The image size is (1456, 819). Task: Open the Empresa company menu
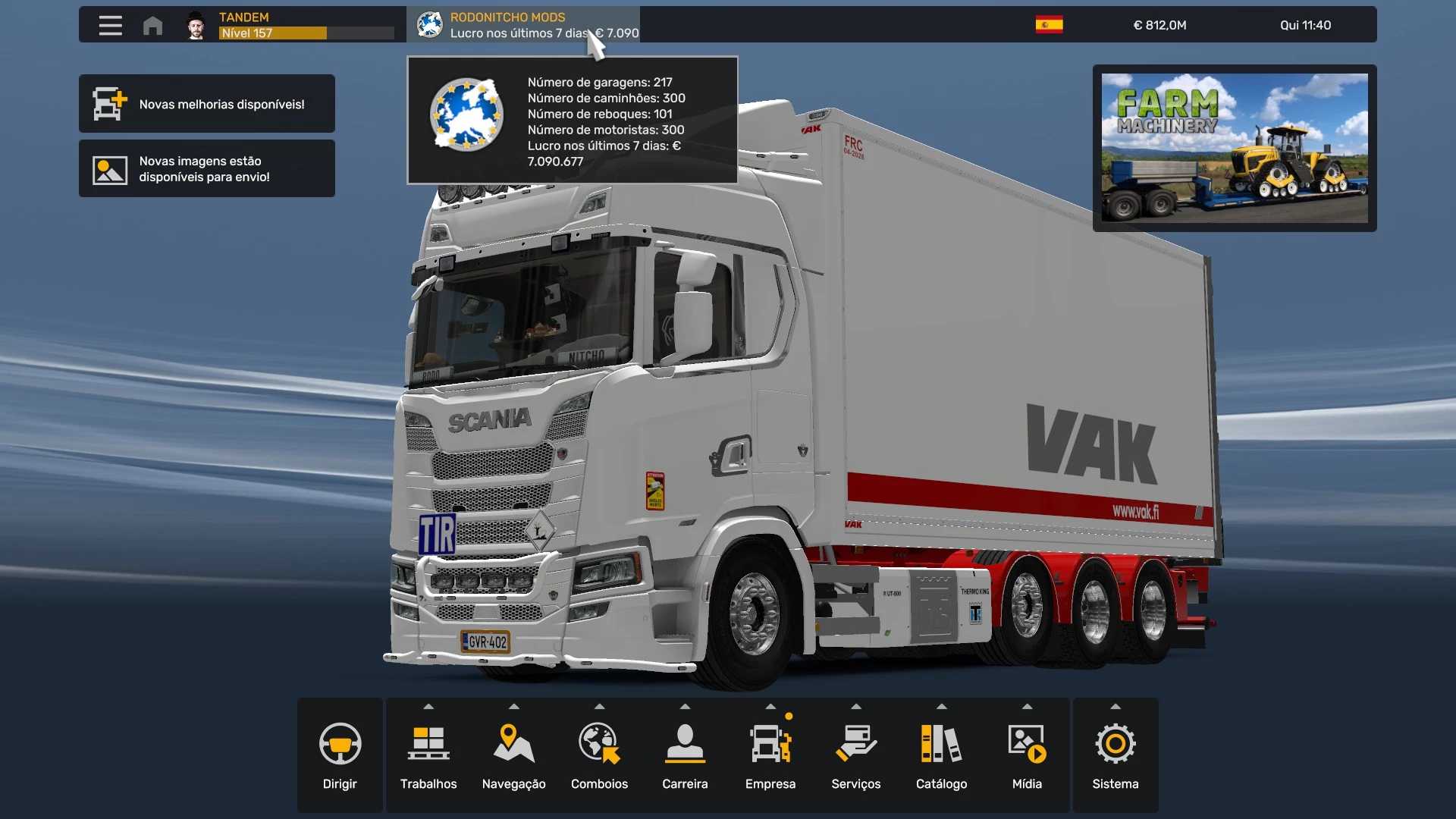tap(770, 755)
